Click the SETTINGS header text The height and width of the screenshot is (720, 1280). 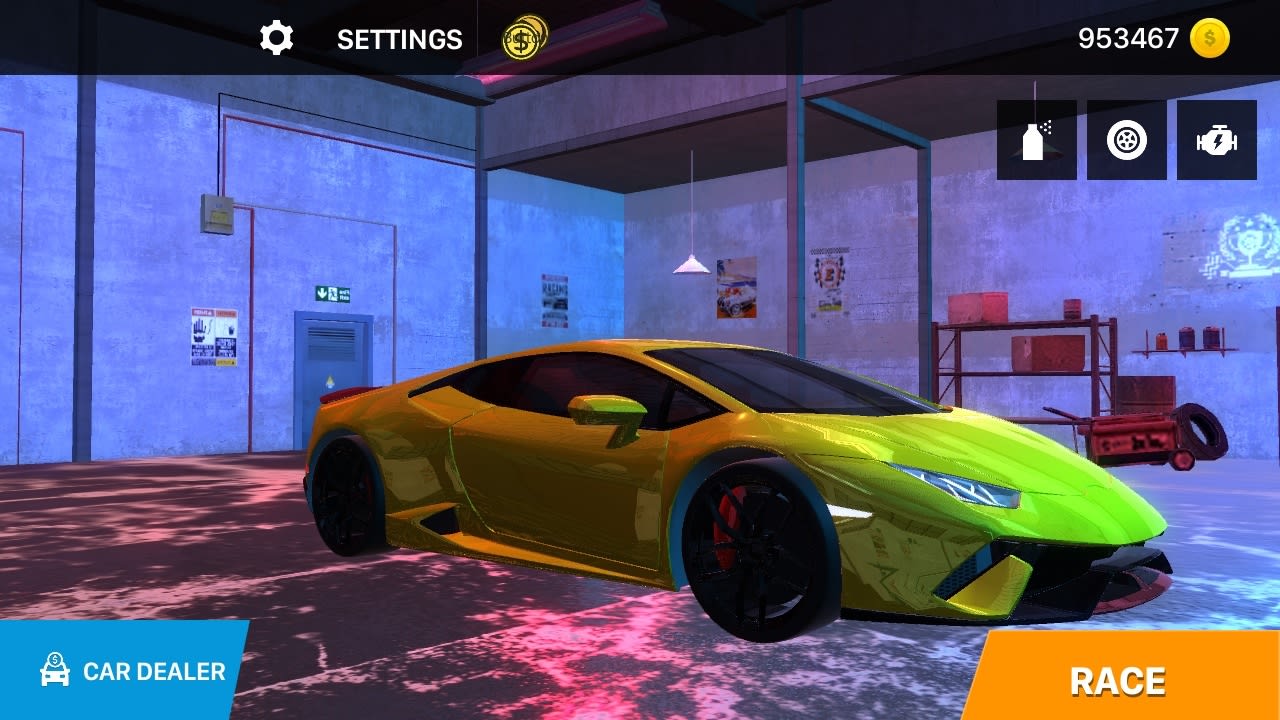[x=399, y=40]
